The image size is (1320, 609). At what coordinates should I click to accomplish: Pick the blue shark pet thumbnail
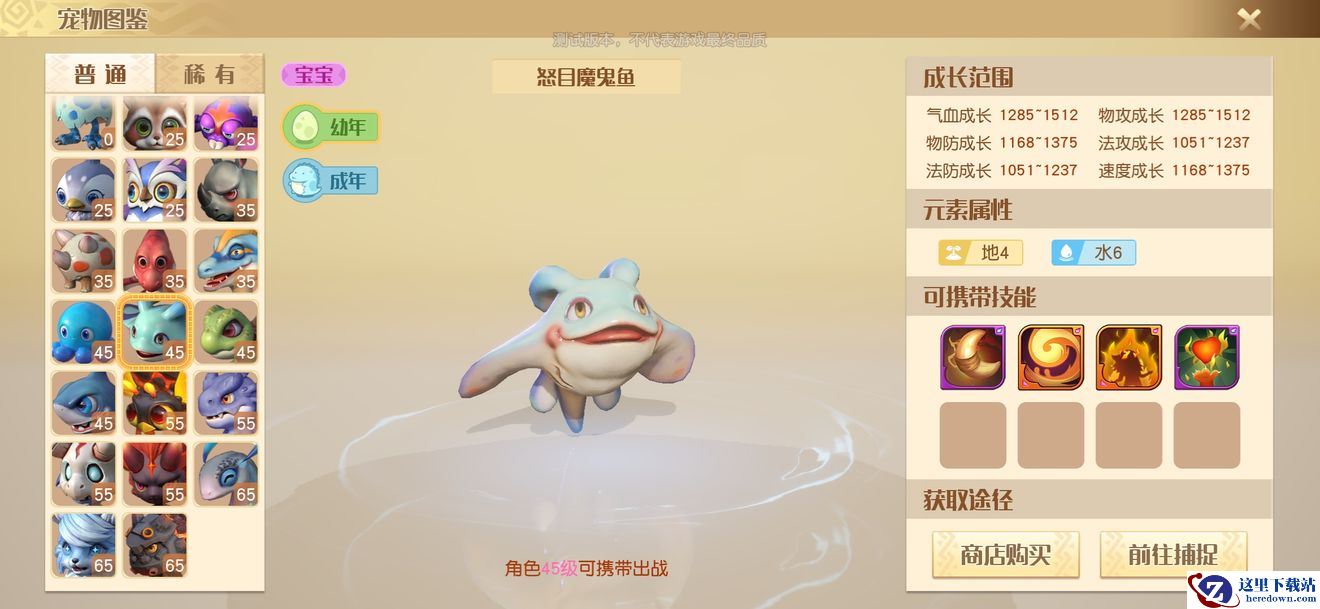pos(84,403)
